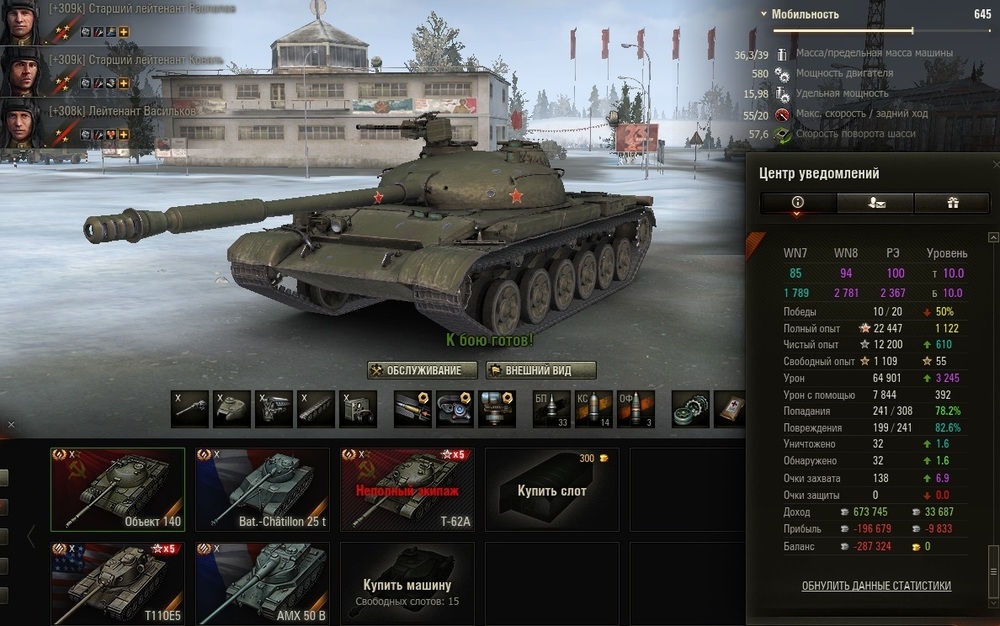The image size is (1000, 626).
Task: Select the T-62A tank card
Action: pyautogui.click(x=407, y=489)
